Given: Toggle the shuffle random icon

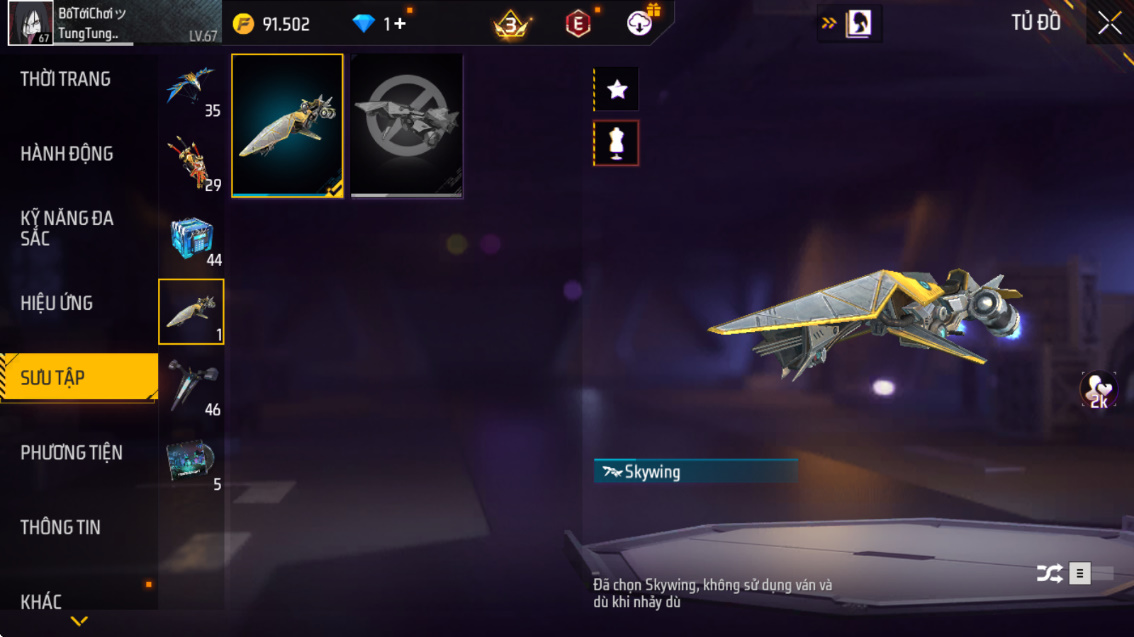Looking at the screenshot, I should pyautogui.click(x=1049, y=573).
